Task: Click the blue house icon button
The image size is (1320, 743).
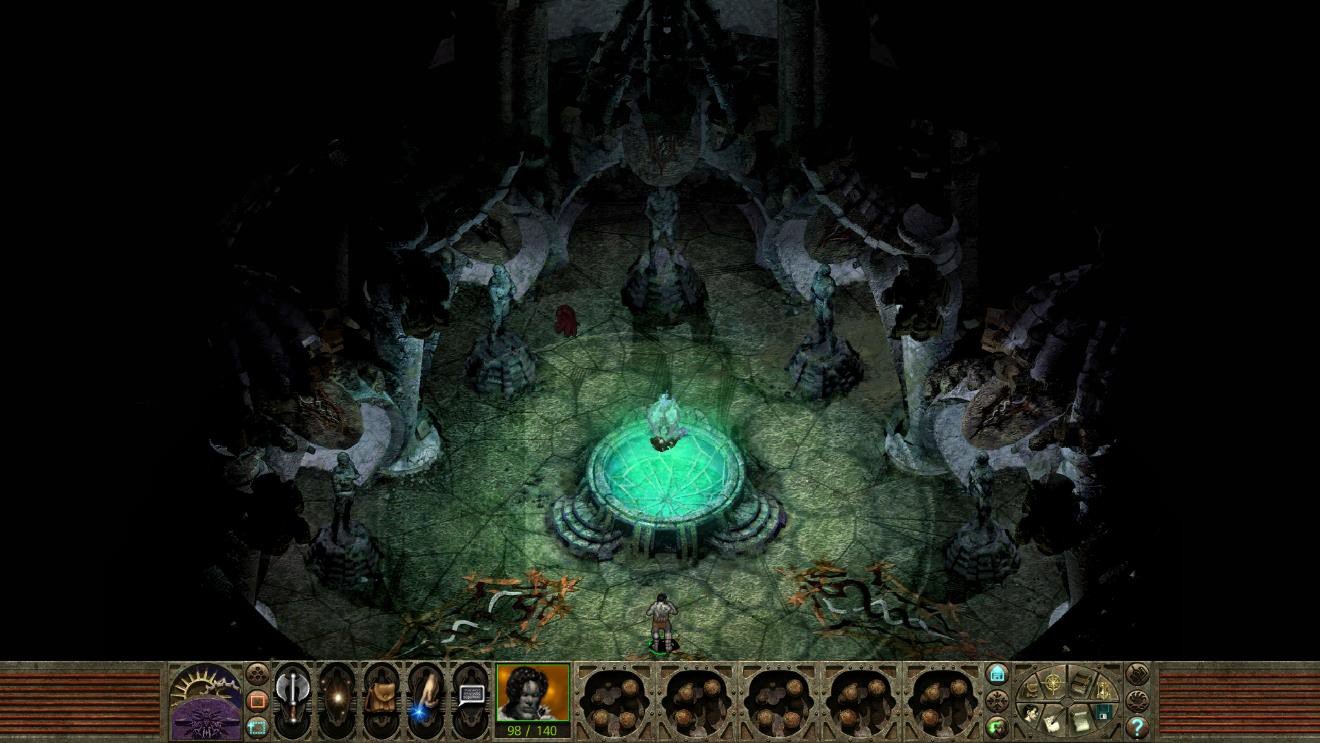Action: coord(997,674)
